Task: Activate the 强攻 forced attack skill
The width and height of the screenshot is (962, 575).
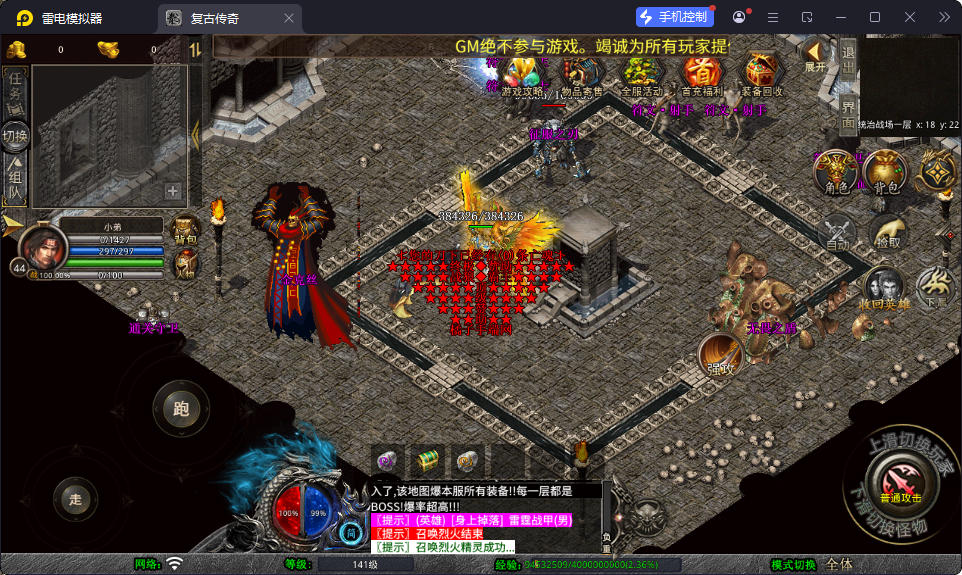Action: pos(720,355)
